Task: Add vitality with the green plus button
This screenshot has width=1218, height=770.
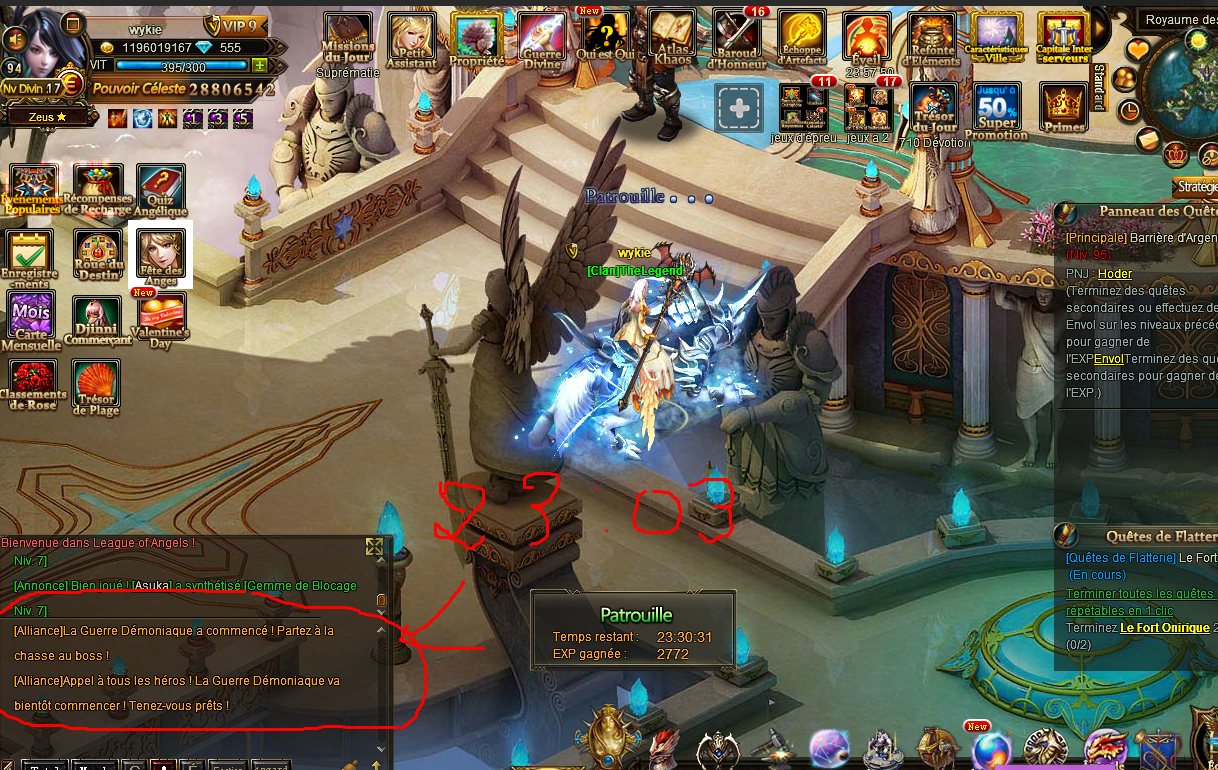Action: (260, 66)
